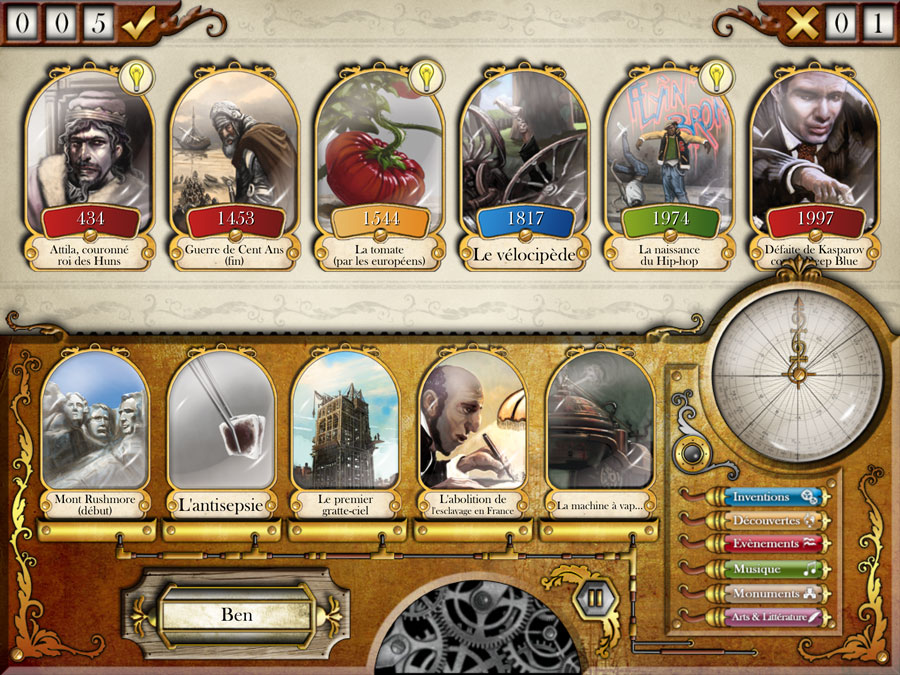Show hint via Attila card lightbulb
Image resolution: width=900 pixels, height=675 pixels.
[135, 76]
